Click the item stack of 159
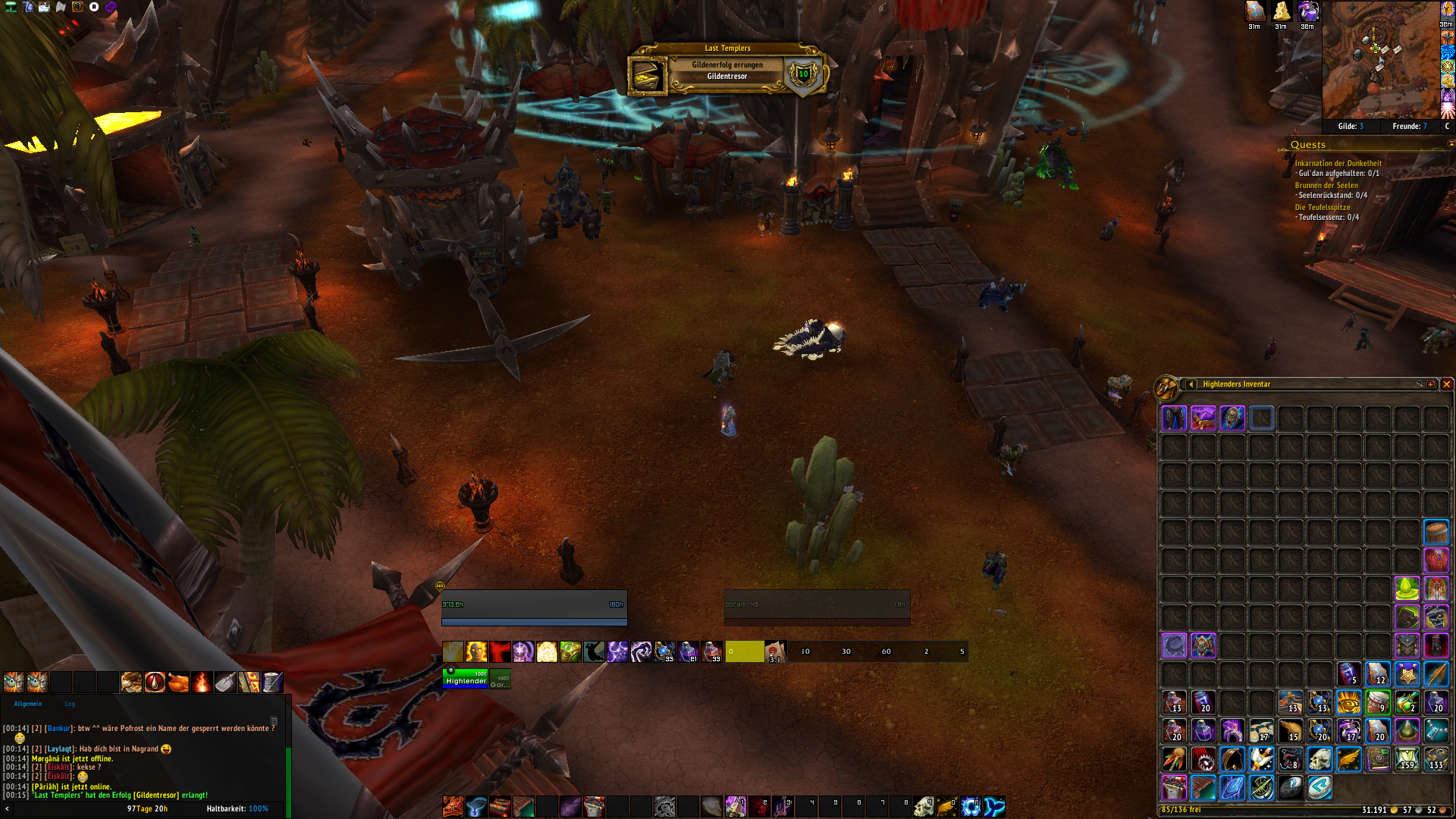This screenshot has width=1456, height=819. [x=1407, y=758]
